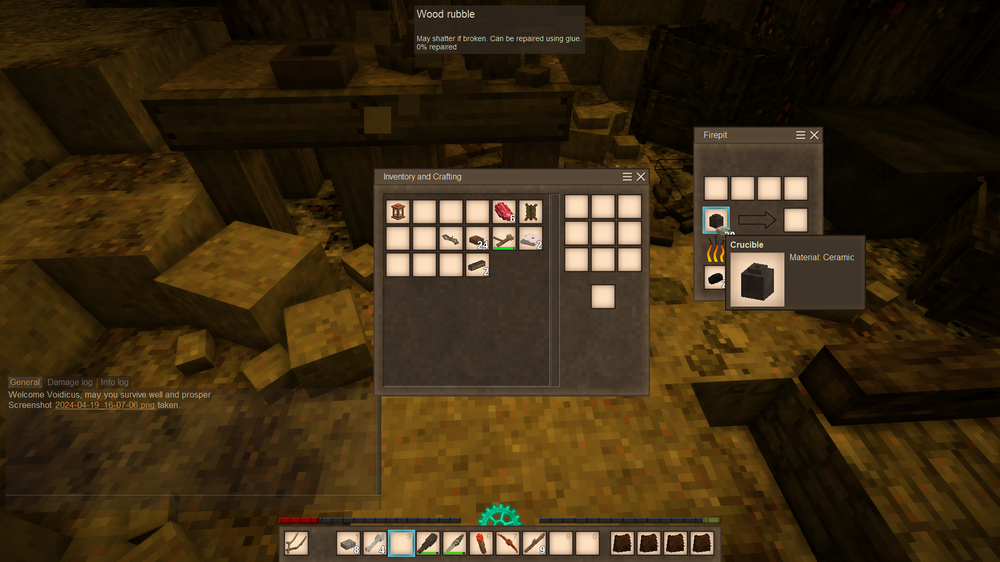
Task: Select the stick stack of 9 in hotbar
Action: [533, 543]
